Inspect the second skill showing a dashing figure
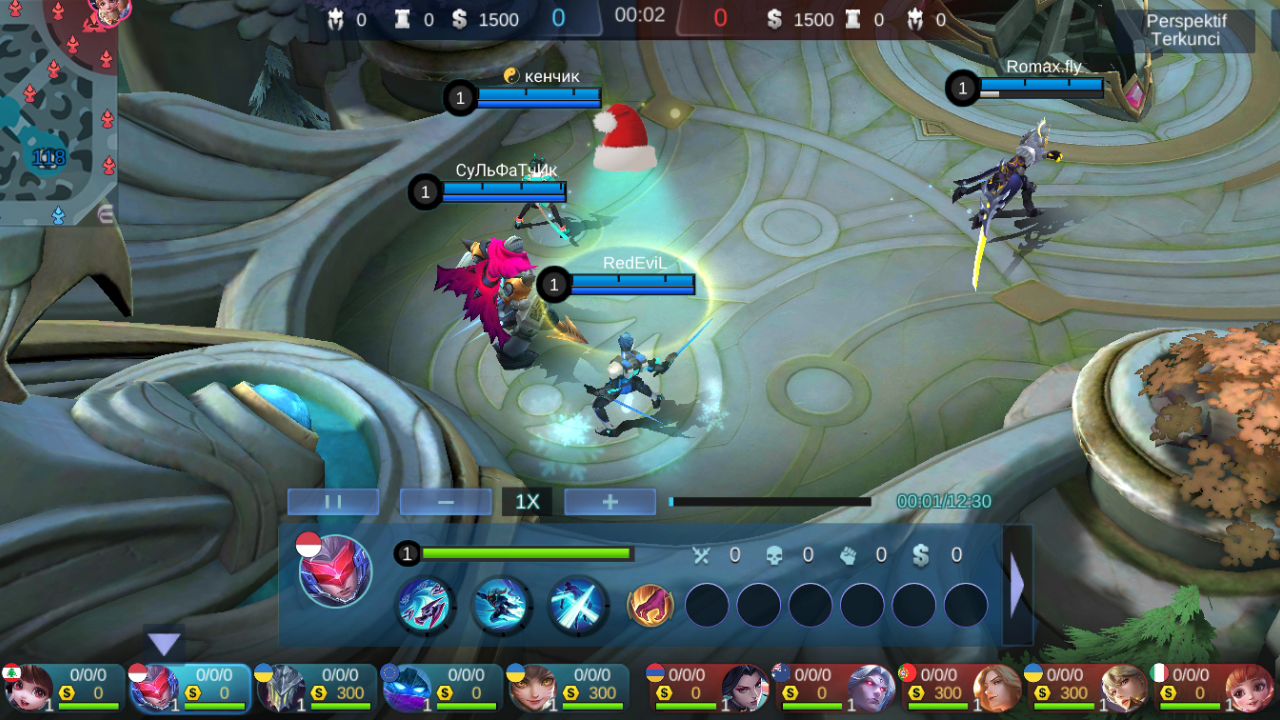 pos(501,605)
